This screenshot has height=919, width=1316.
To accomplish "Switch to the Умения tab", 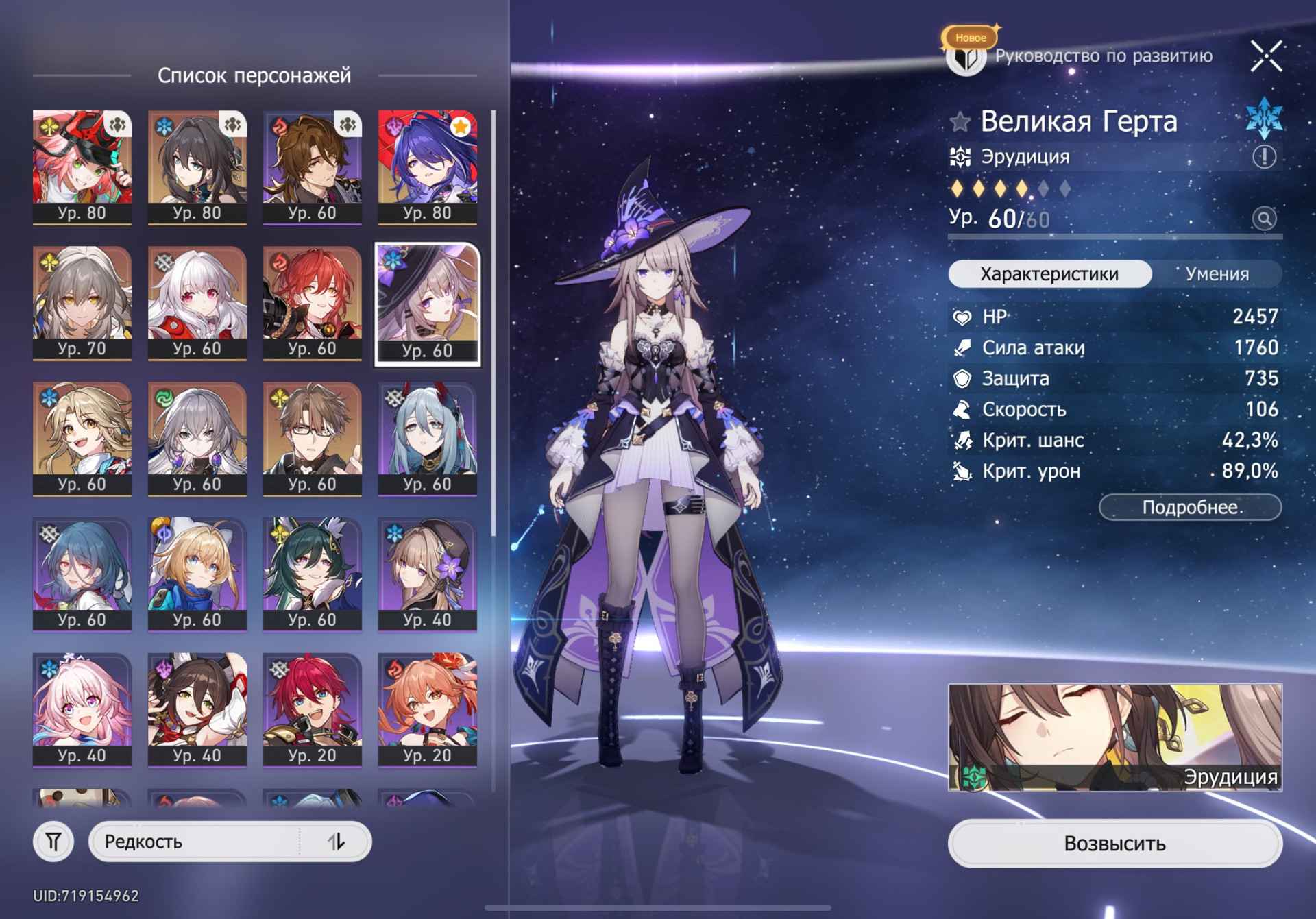I will [x=1217, y=274].
